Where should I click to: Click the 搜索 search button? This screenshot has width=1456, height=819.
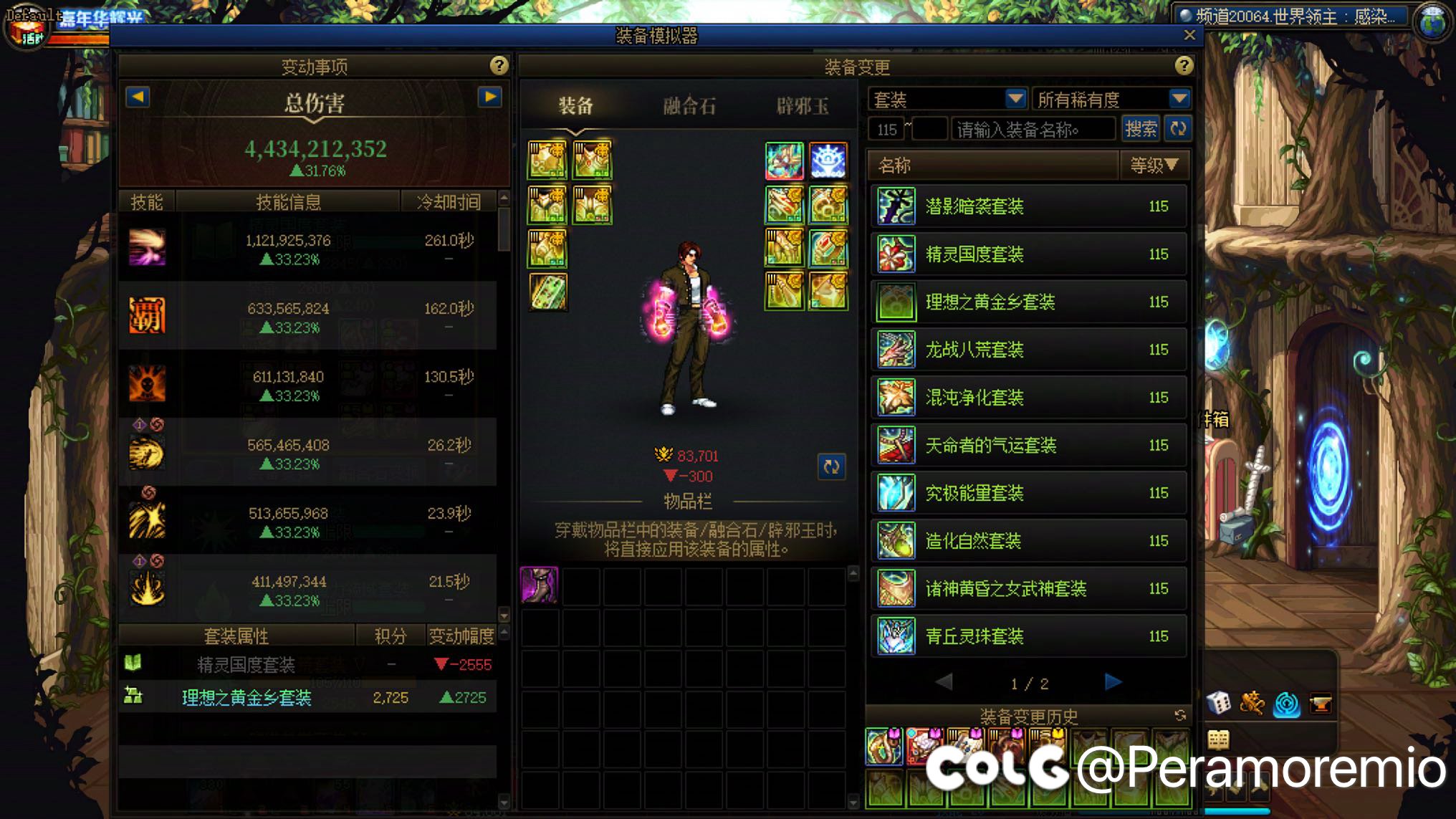coord(1140,129)
